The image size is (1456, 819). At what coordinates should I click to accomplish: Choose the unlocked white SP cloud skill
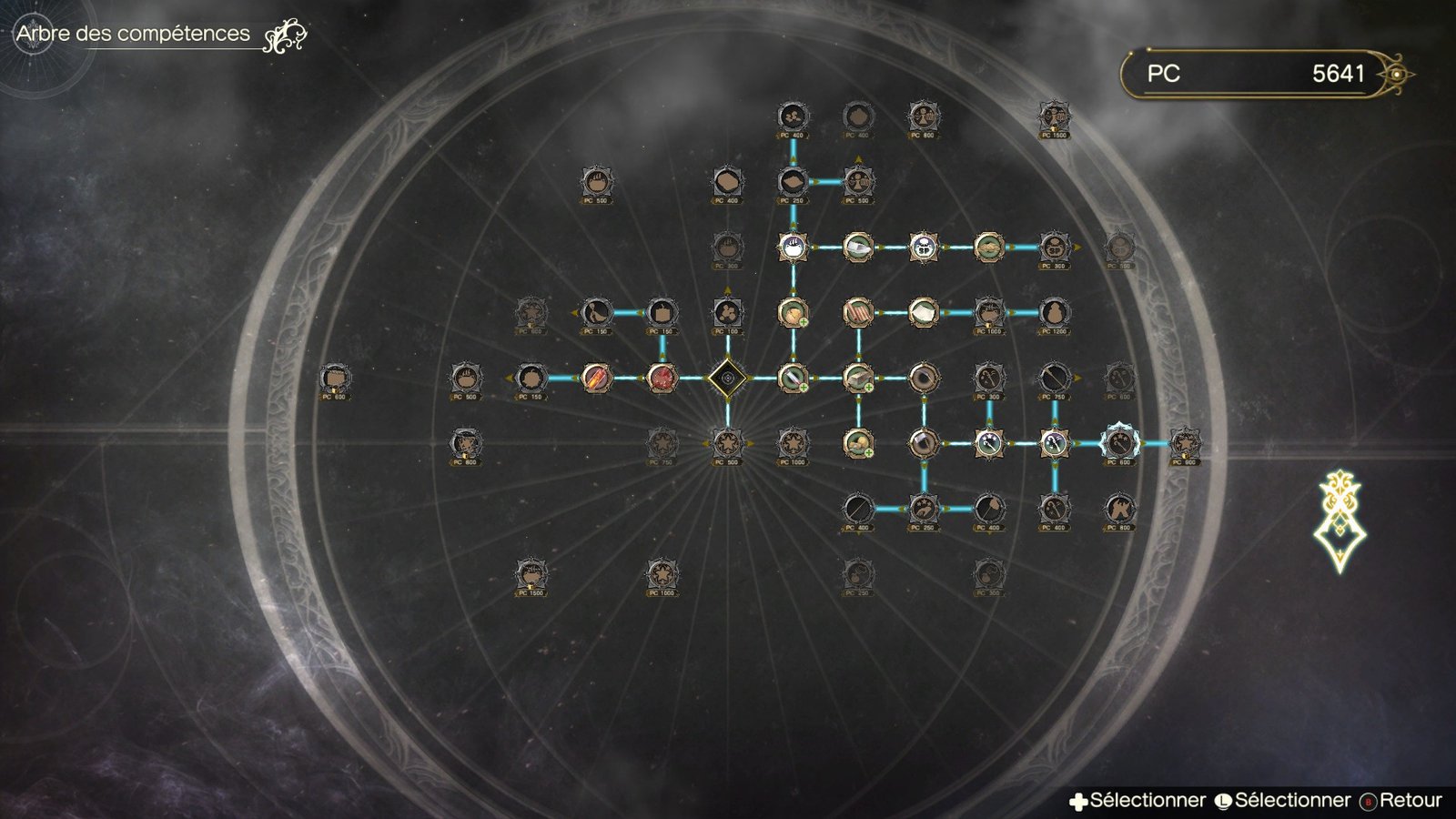(924, 247)
